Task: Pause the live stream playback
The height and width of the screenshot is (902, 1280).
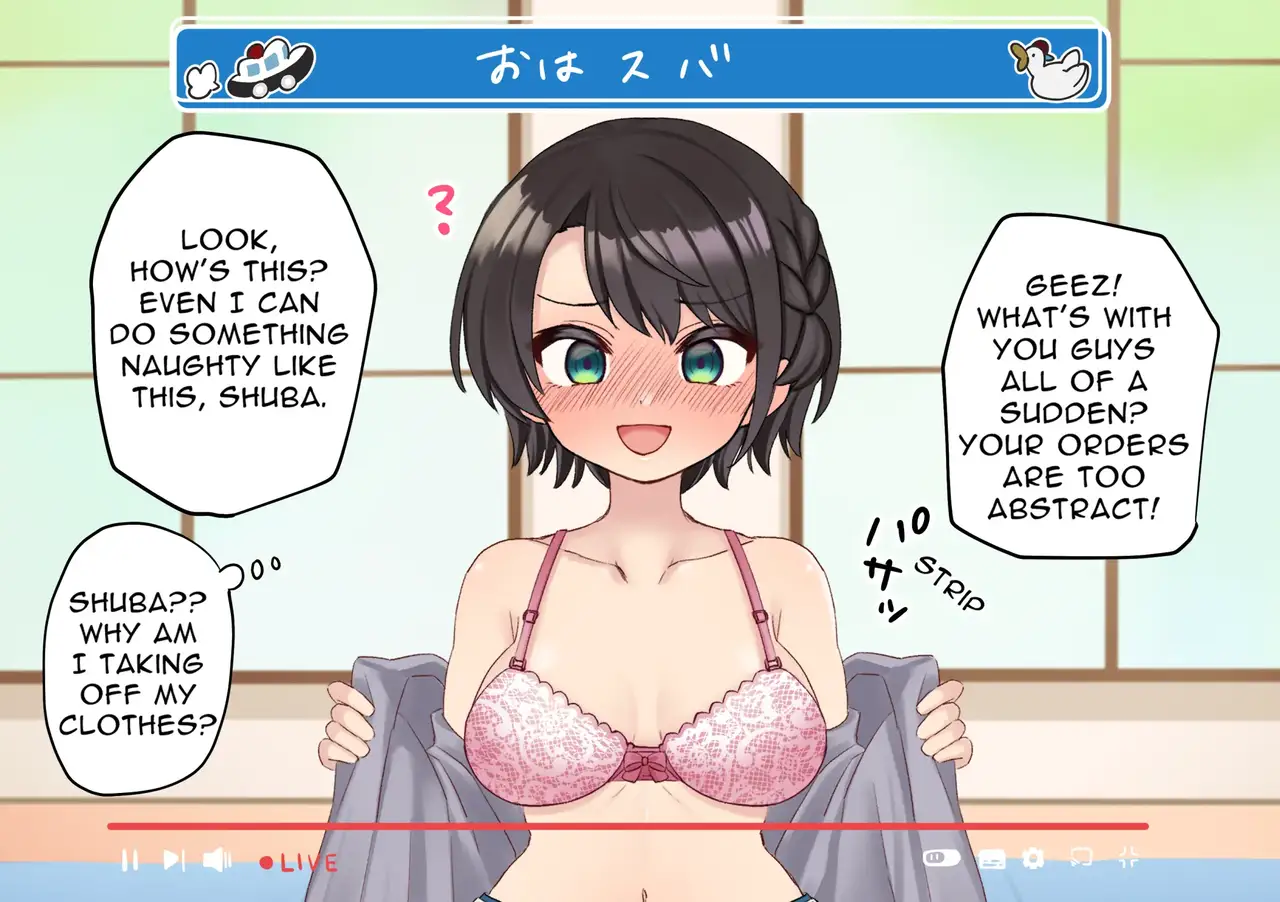Action: [129, 859]
